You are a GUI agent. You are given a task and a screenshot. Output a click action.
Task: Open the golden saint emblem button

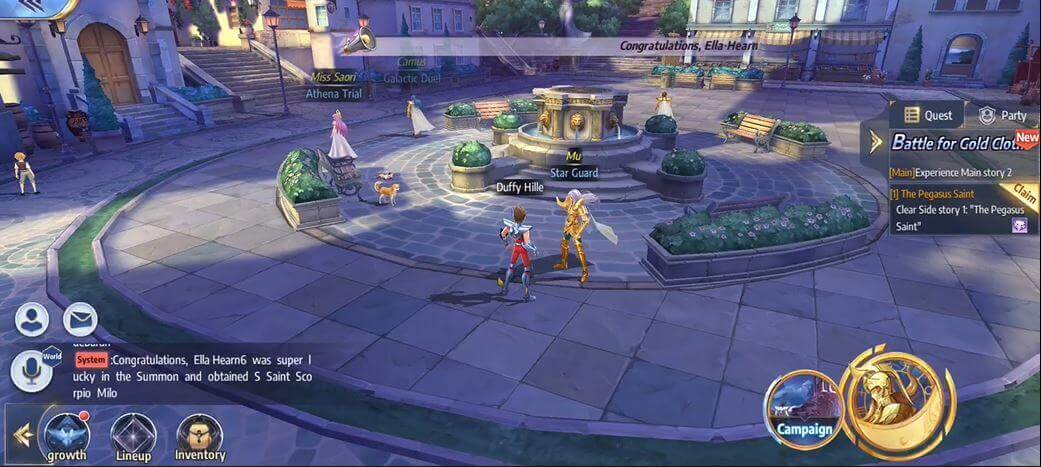point(897,400)
